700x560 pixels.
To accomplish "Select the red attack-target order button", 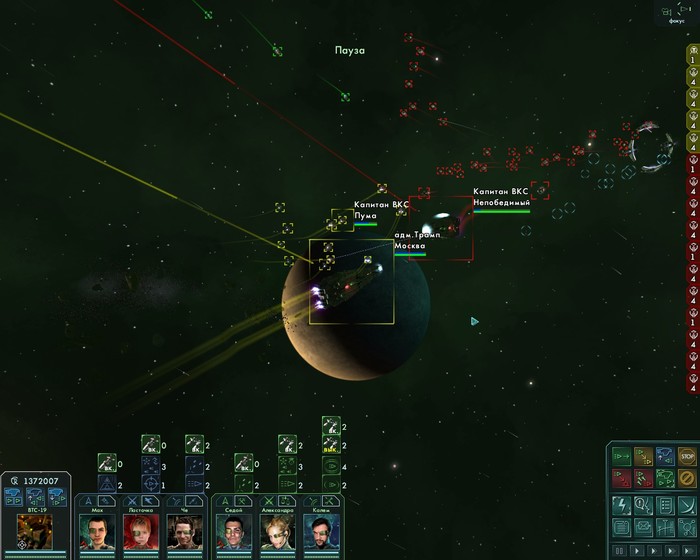I will pos(621,479).
